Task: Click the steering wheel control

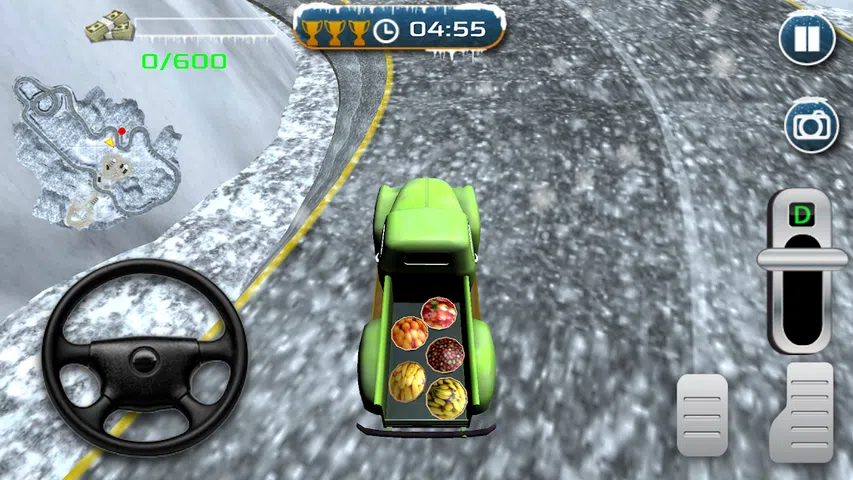Action: pyautogui.click(x=144, y=357)
